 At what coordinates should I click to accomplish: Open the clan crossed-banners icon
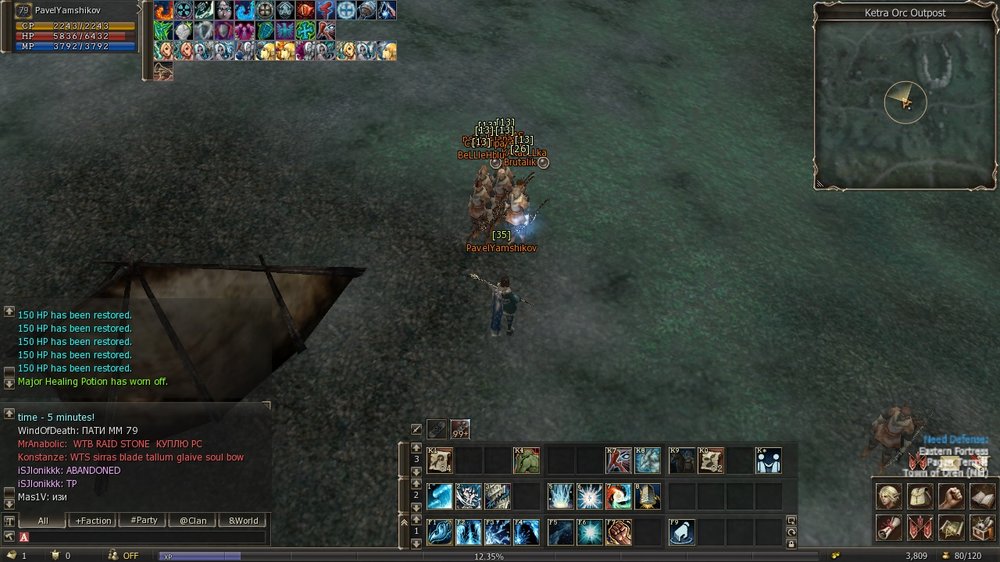(x=920, y=526)
